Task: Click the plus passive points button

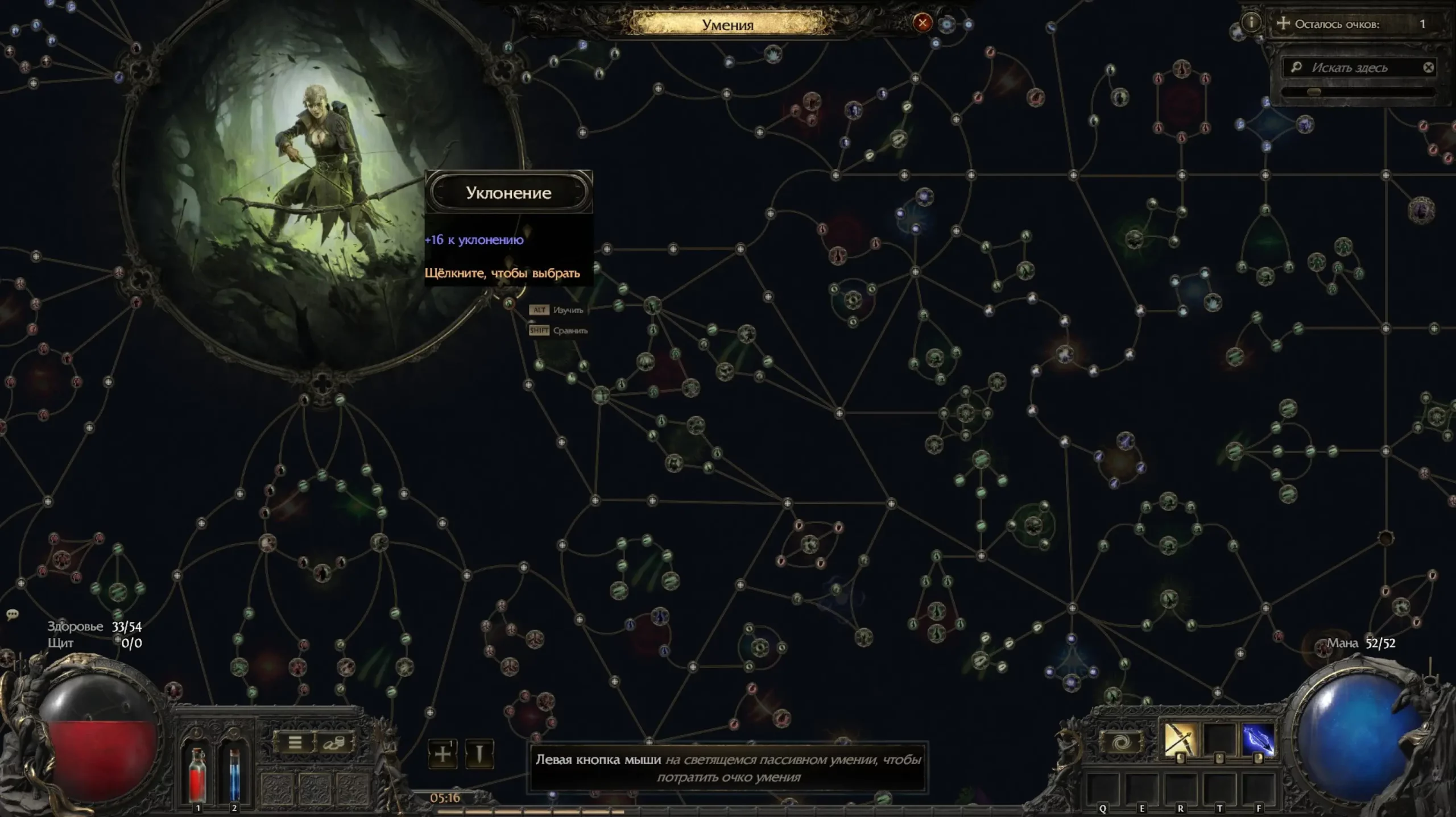Action: tap(442, 754)
